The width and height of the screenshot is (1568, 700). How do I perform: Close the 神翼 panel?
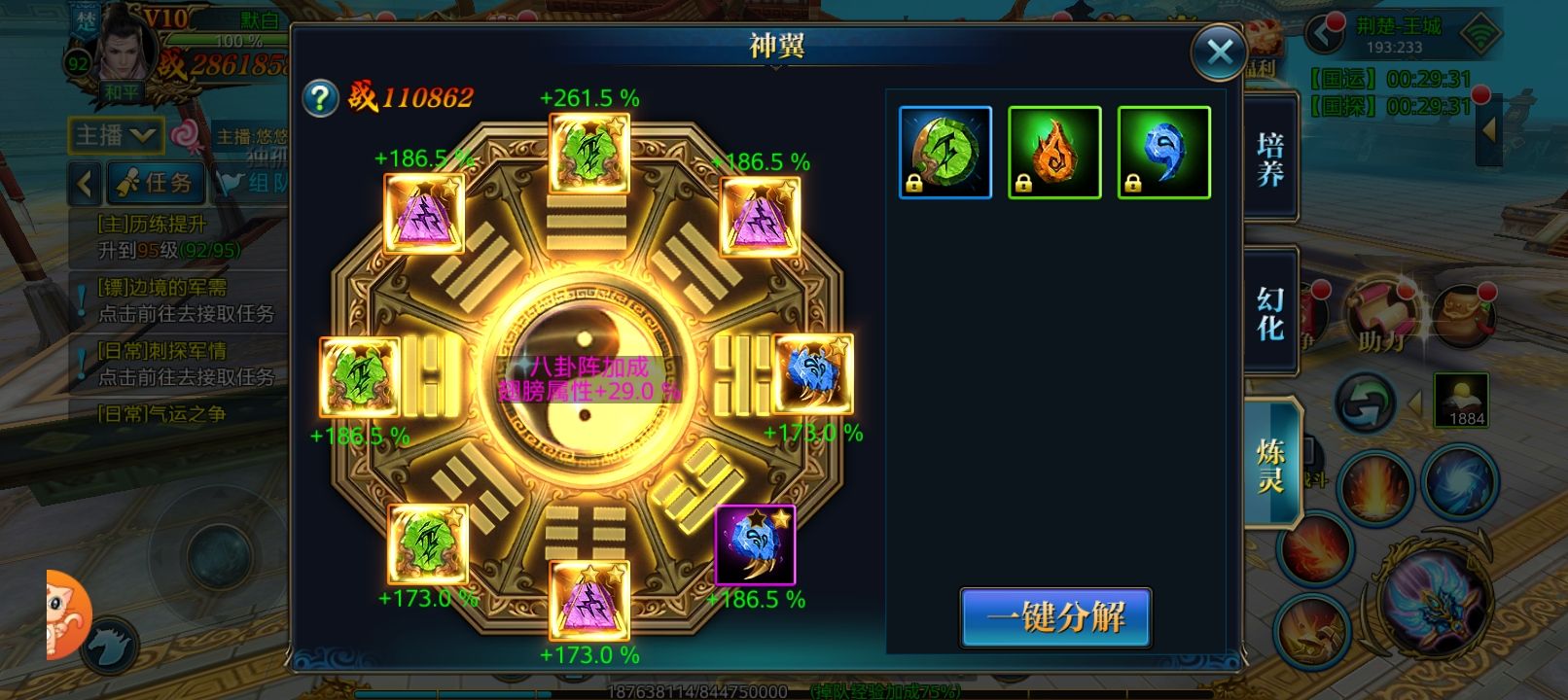(x=1219, y=52)
